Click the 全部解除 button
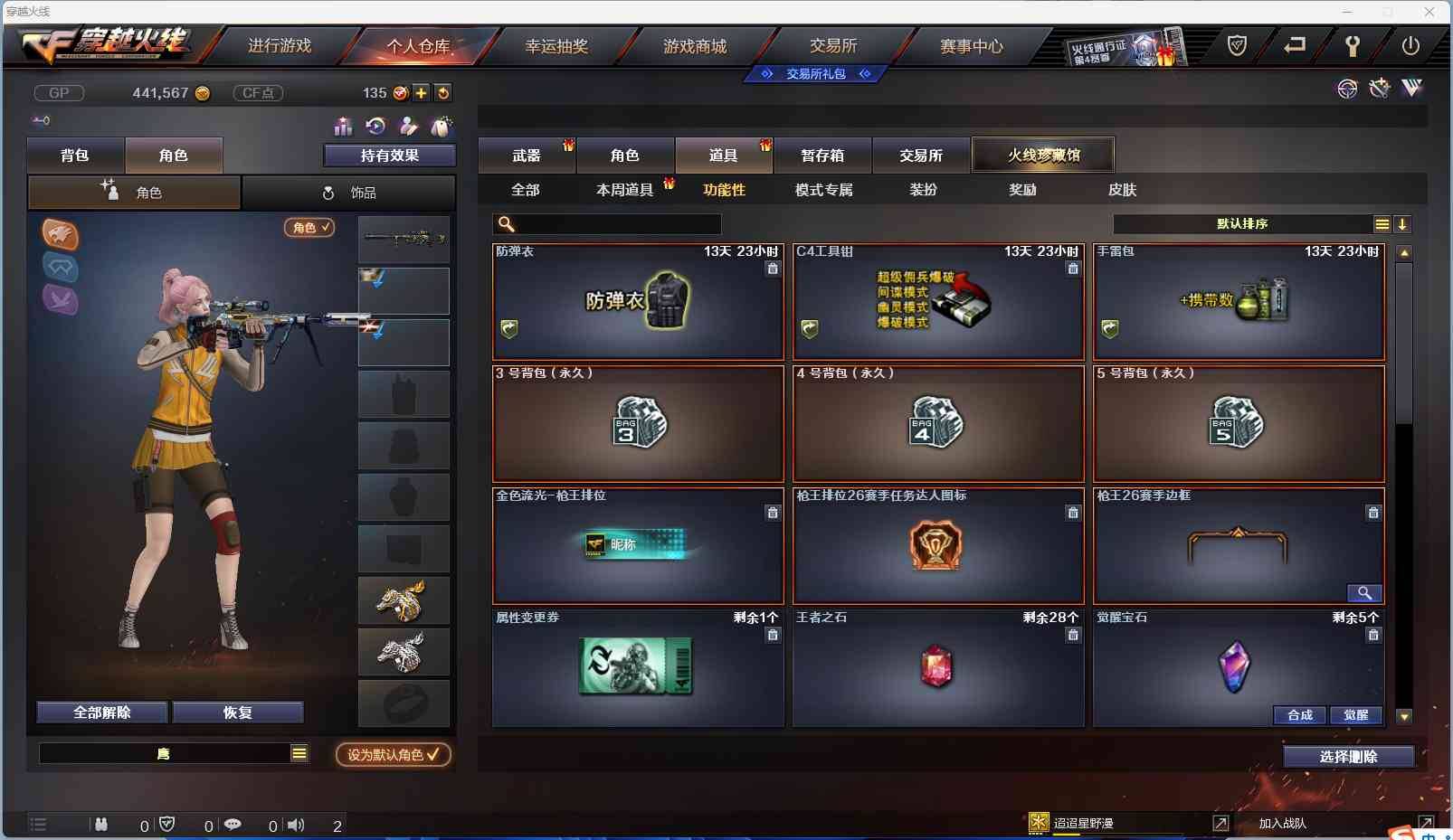The height and width of the screenshot is (840, 1453). 102,712
